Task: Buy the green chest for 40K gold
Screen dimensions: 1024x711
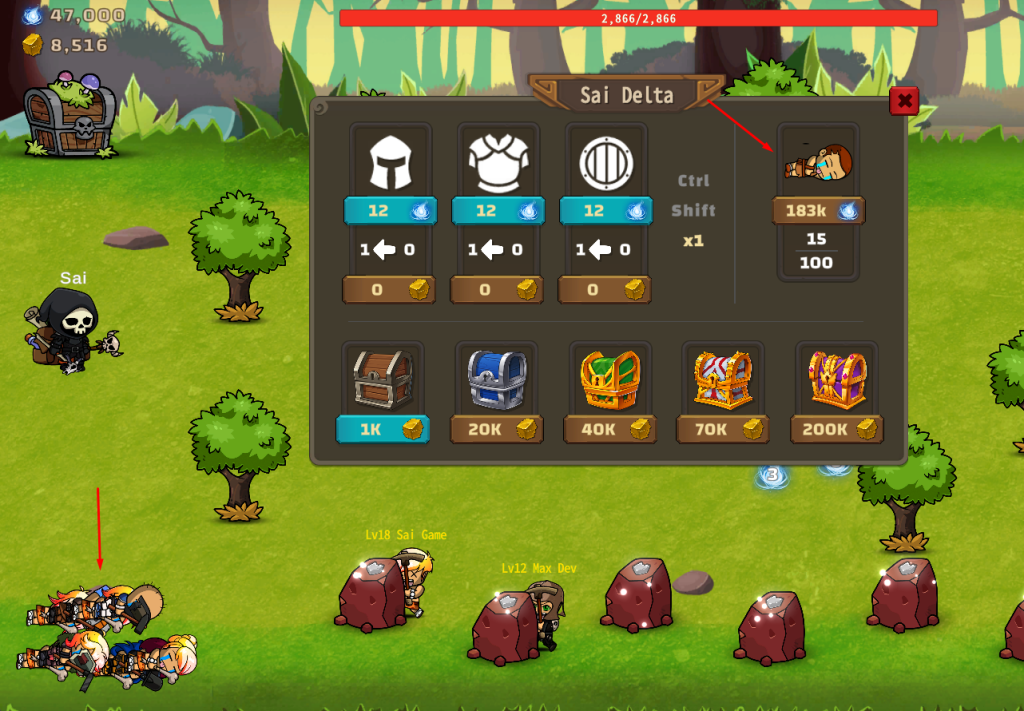Action: (x=610, y=429)
